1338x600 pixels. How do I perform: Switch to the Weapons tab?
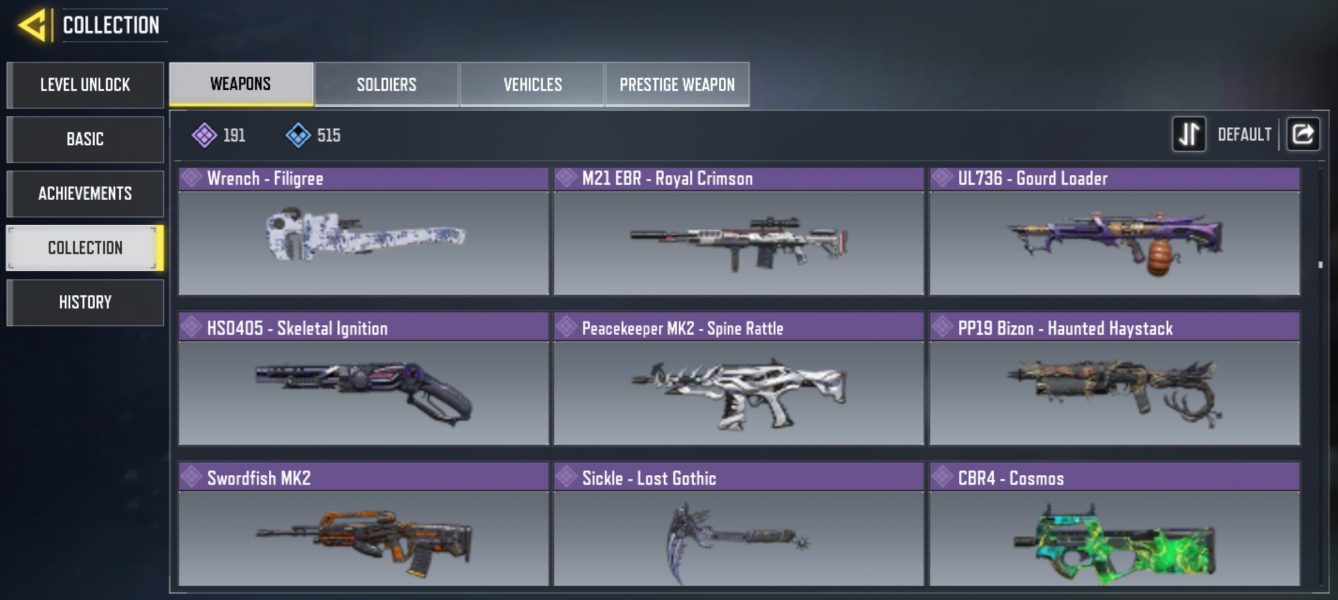coord(241,84)
